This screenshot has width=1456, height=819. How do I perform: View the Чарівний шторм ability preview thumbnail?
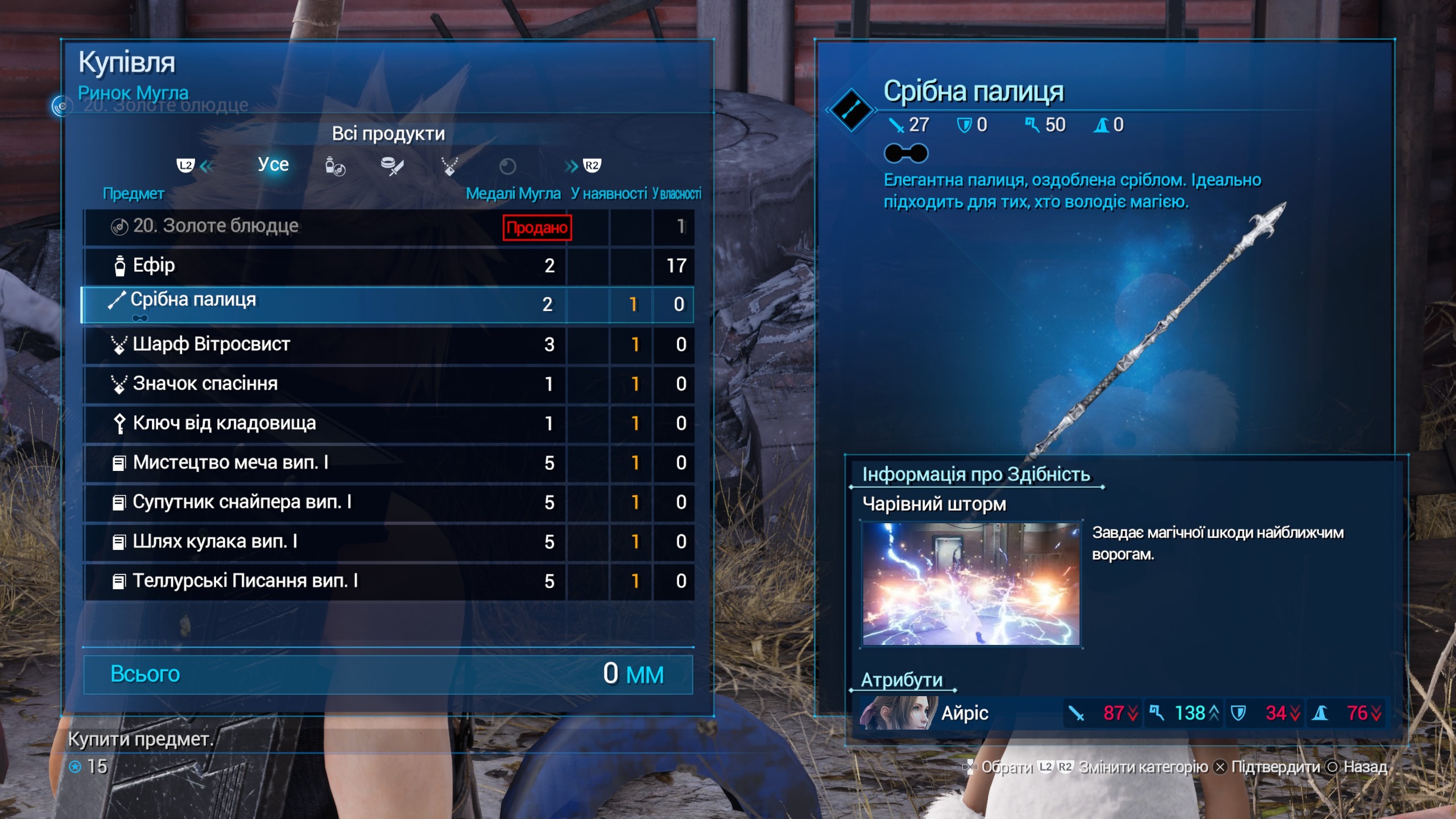(971, 584)
